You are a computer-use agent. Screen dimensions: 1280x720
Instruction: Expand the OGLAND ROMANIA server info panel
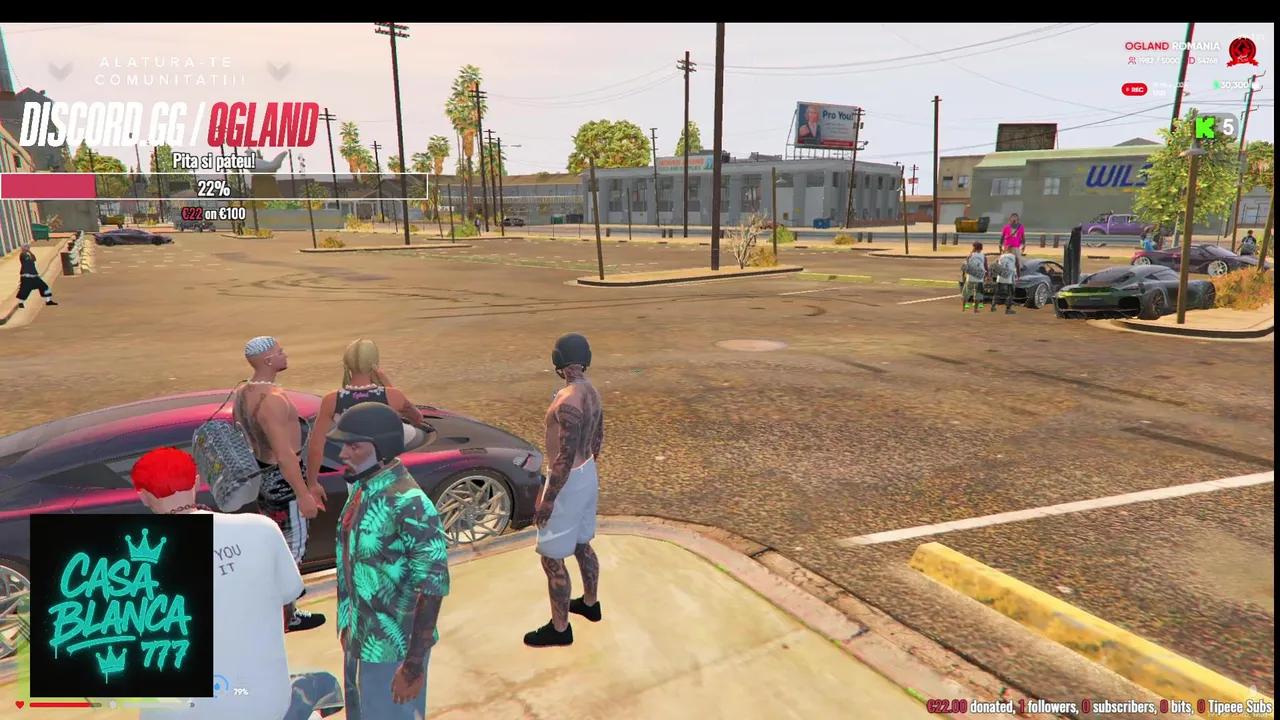(1173, 45)
